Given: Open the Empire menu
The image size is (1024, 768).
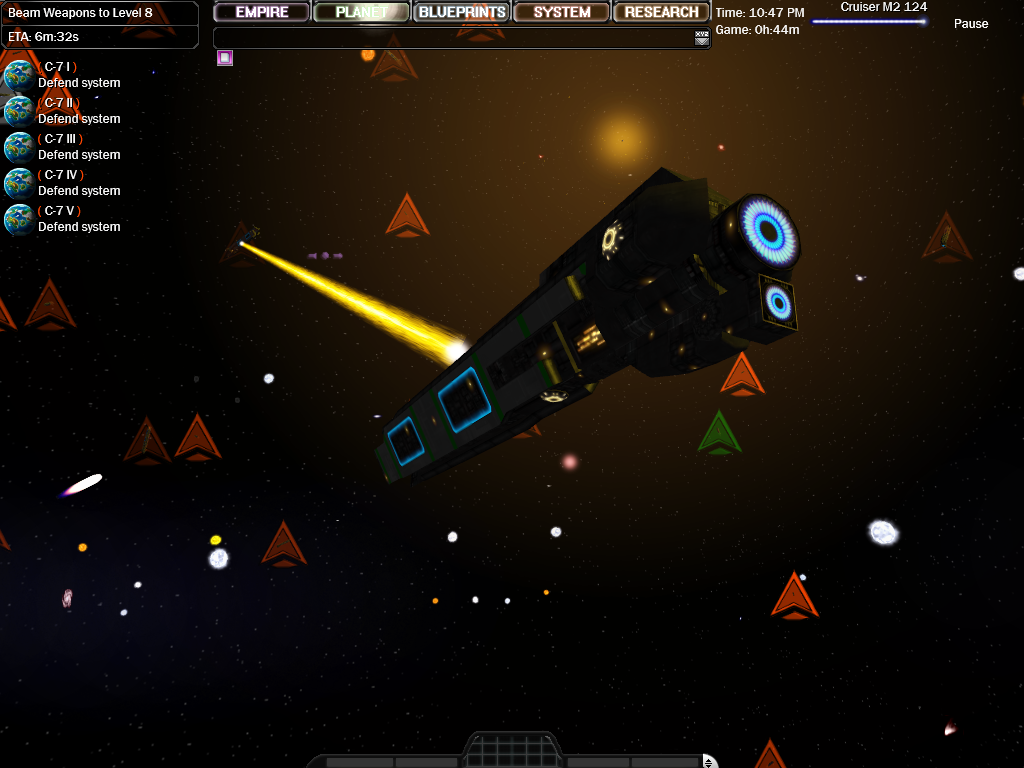Looking at the screenshot, I should coord(262,12).
